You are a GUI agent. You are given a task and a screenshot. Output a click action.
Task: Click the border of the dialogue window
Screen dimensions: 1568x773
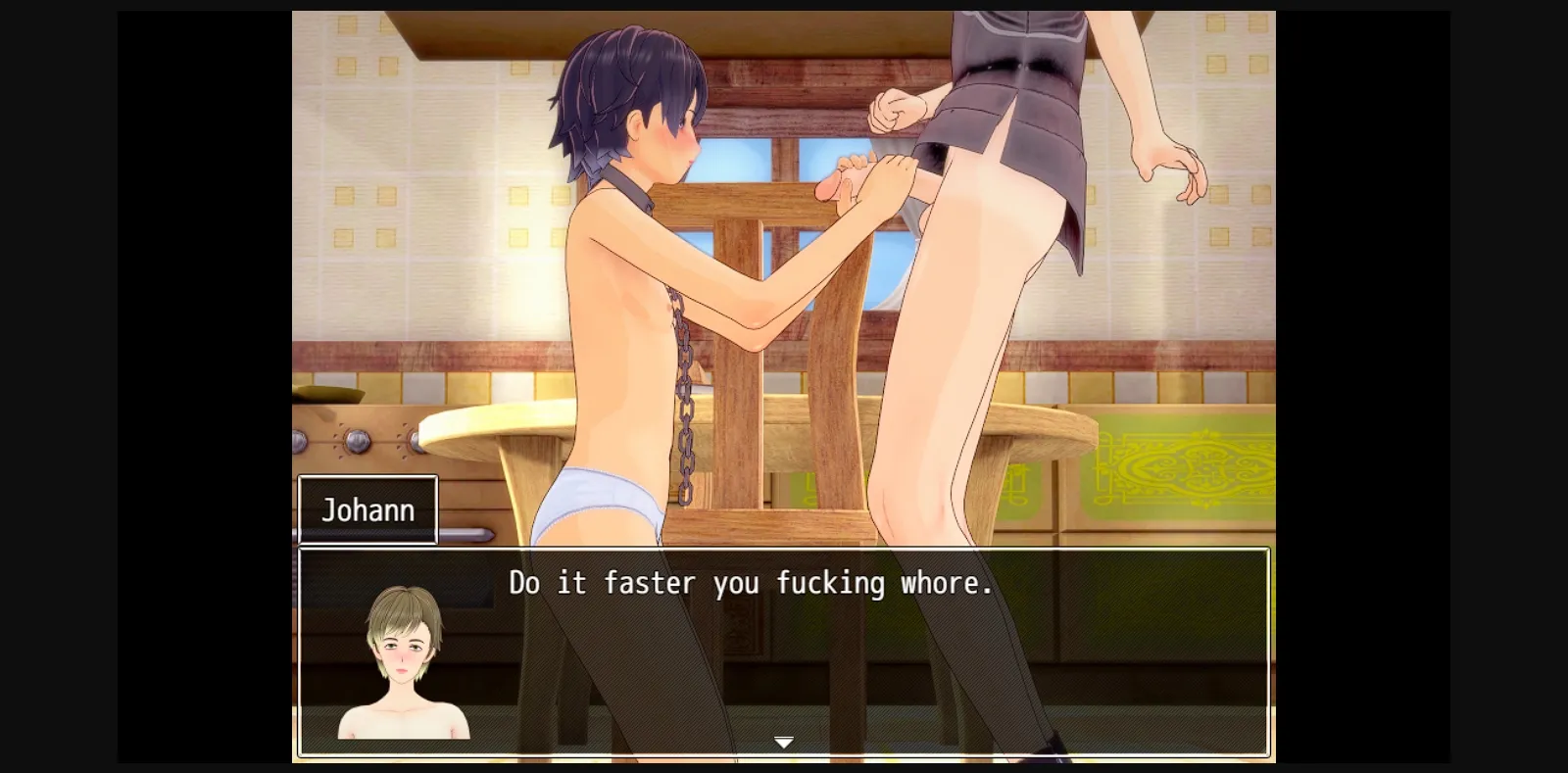[784, 552]
